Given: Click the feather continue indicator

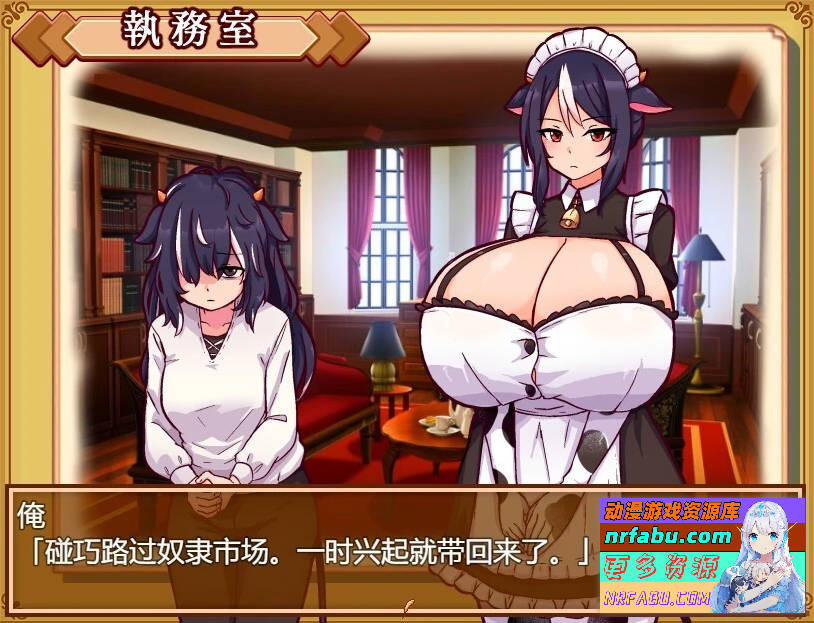Looking at the screenshot, I should 407,604.
